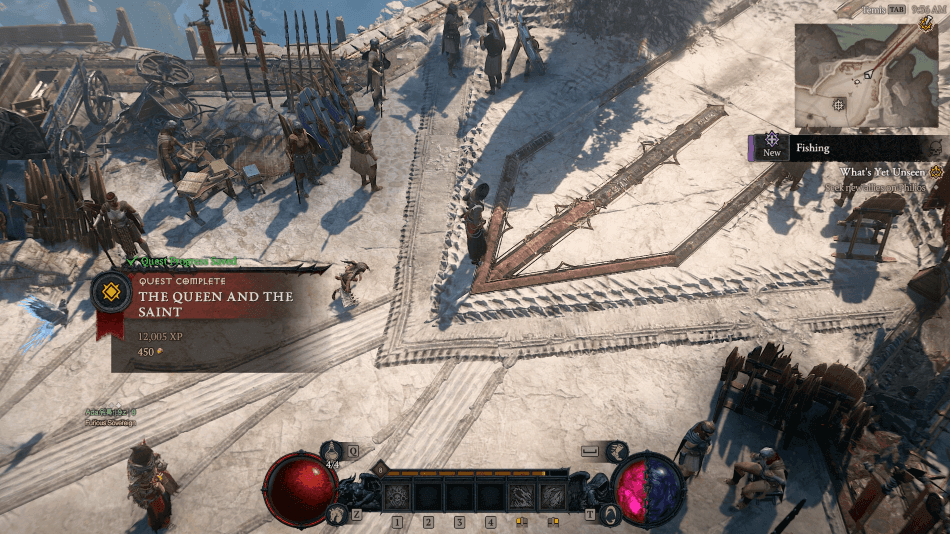The image size is (950, 534).
Task: Open the minimap in the corner
Action: tap(866, 76)
